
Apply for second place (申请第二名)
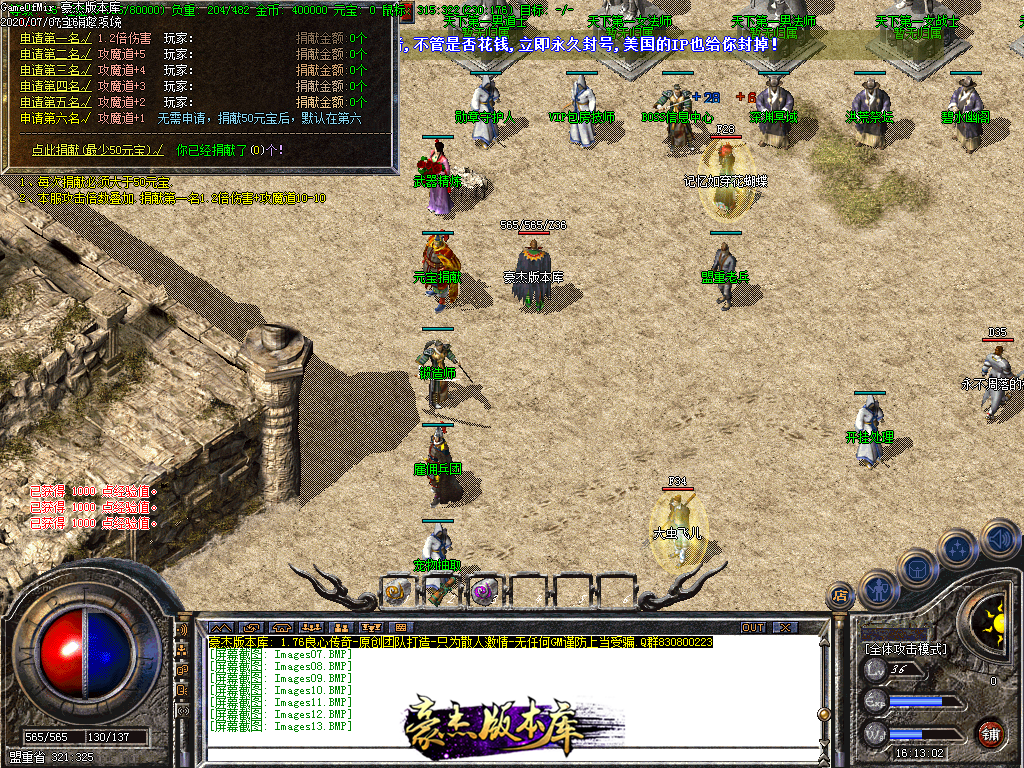(x=56, y=54)
